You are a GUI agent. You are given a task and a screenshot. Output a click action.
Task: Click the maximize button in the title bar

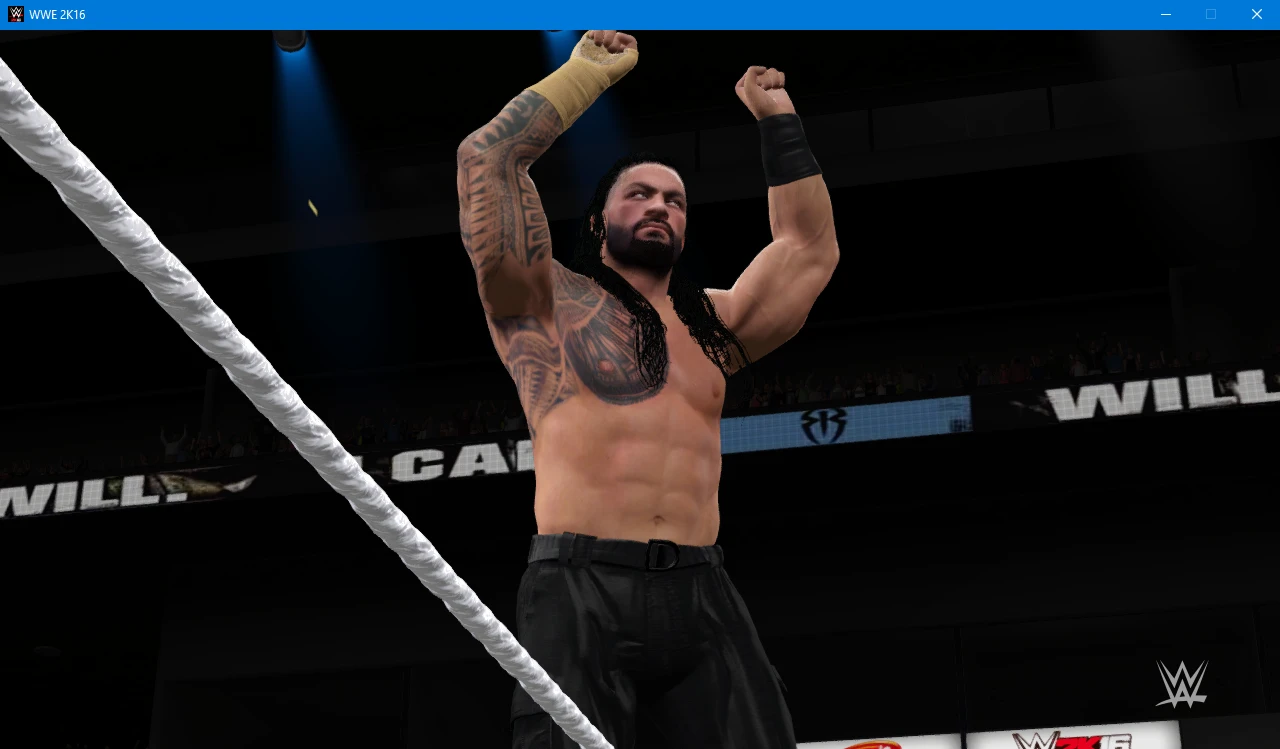pos(1211,14)
